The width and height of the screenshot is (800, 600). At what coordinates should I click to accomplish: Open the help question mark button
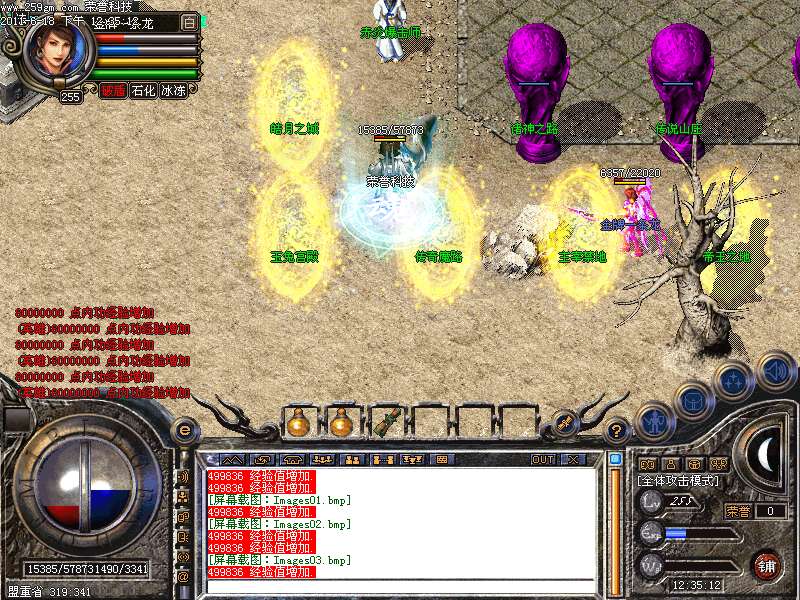[x=617, y=431]
